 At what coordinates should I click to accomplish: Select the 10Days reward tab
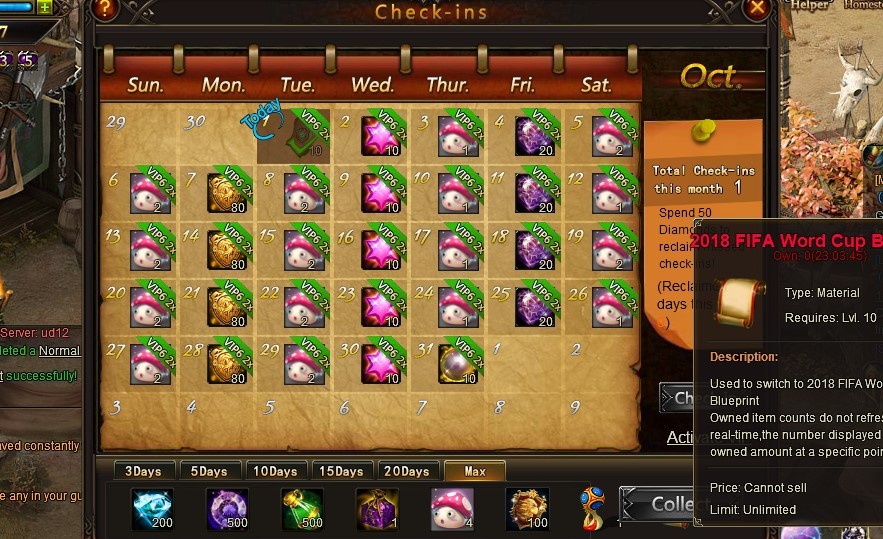point(274,471)
